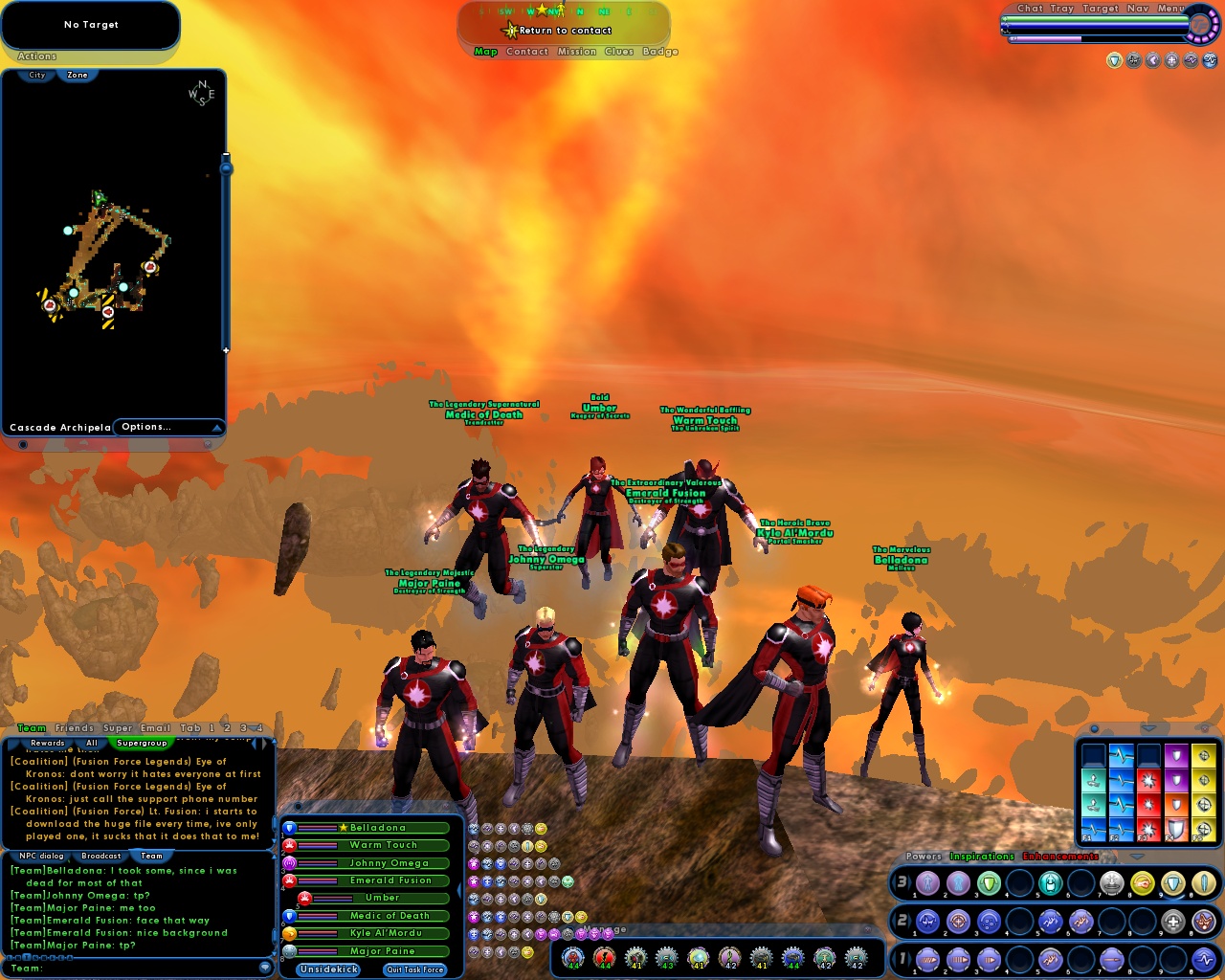Enable the Supergroup channel filter in chat
The image size is (1225, 980).
pyautogui.click(x=142, y=743)
